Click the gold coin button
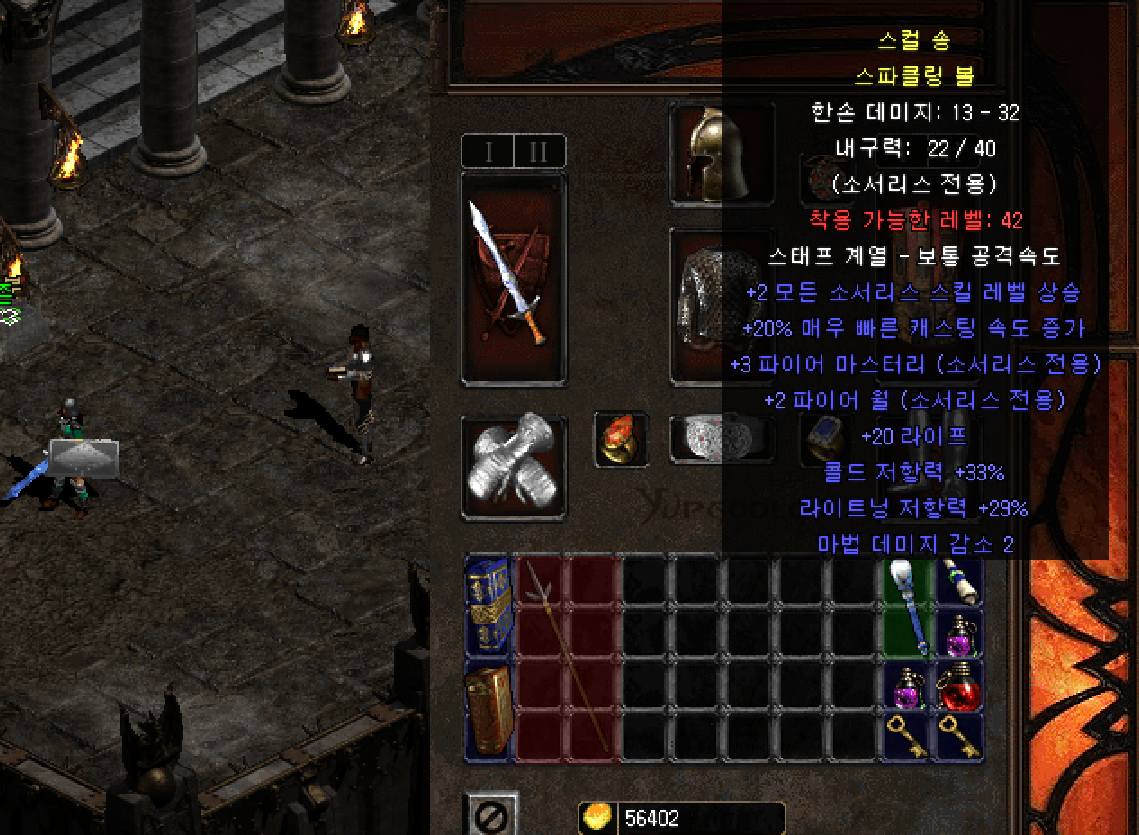1139x835 pixels. coord(597,818)
